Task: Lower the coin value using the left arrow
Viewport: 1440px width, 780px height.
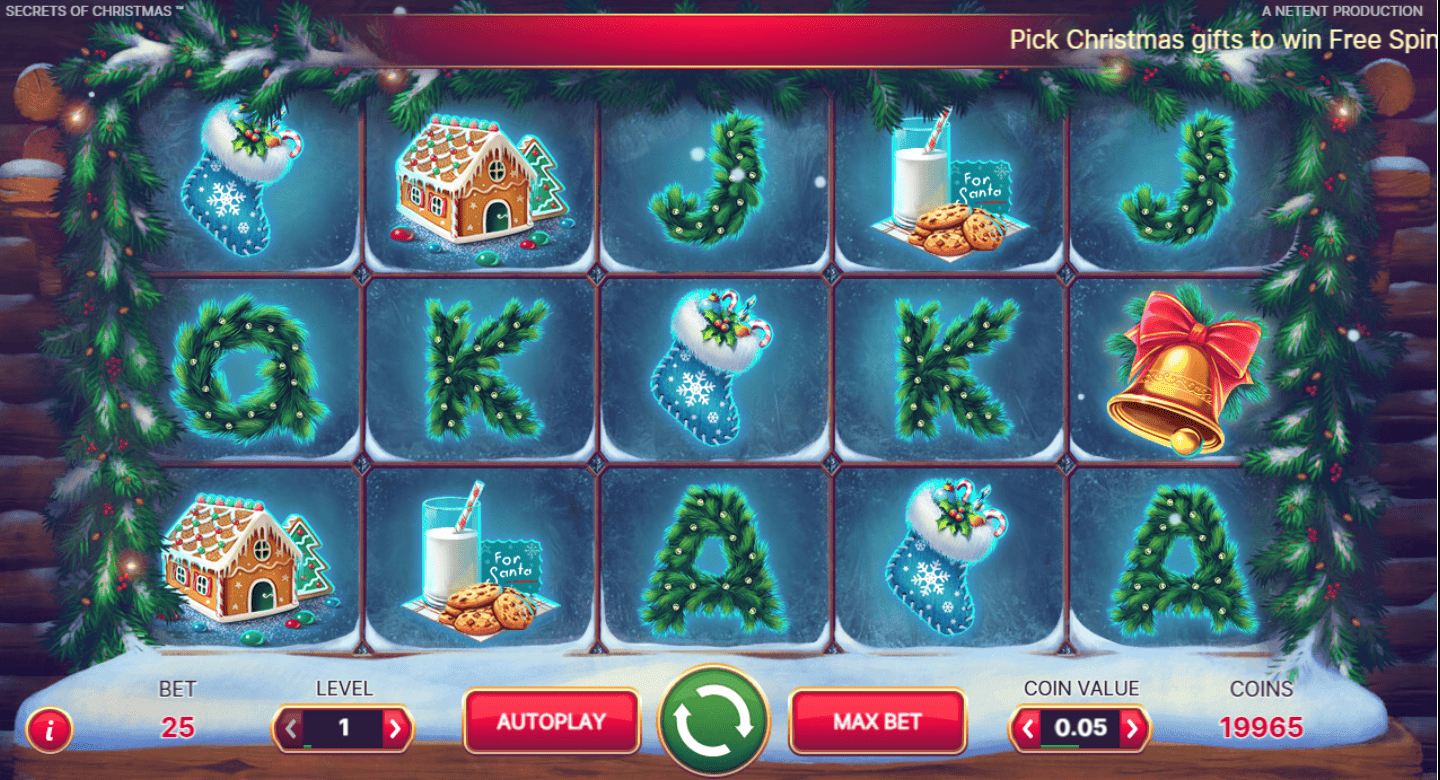Action: click(x=1028, y=729)
